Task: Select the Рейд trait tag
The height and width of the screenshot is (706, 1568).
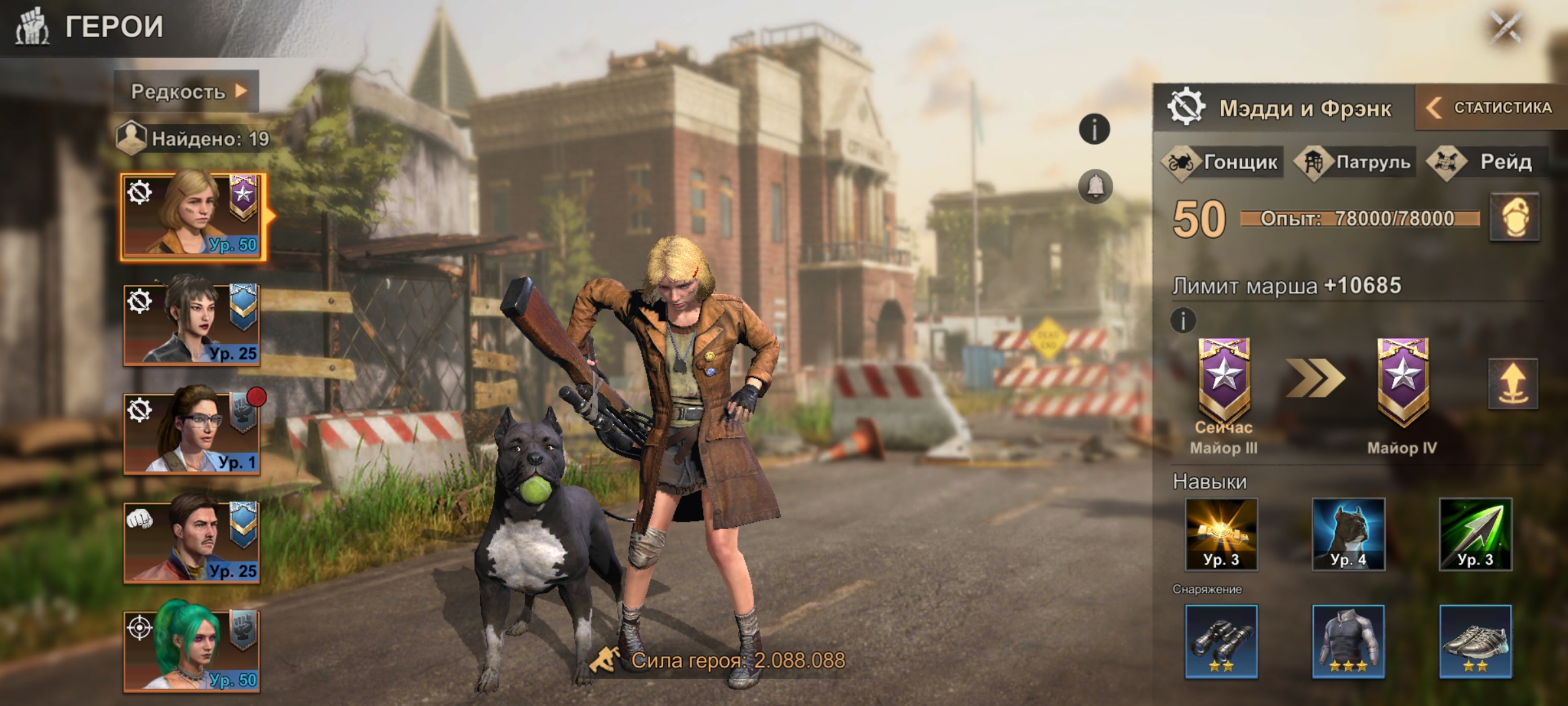Action: pyautogui.click(x=1483, y=162)
